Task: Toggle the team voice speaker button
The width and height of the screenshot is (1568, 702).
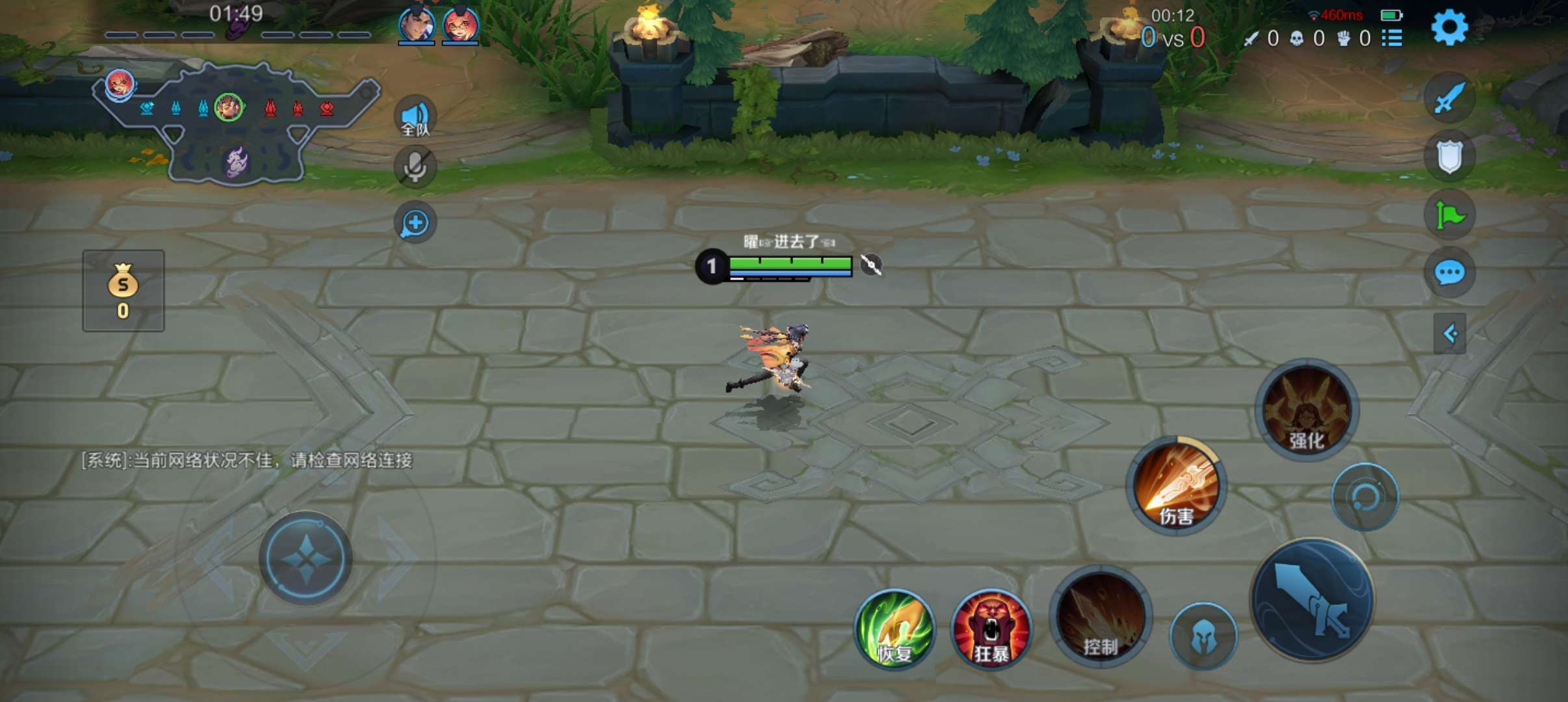Action: (x=415, y=117)
